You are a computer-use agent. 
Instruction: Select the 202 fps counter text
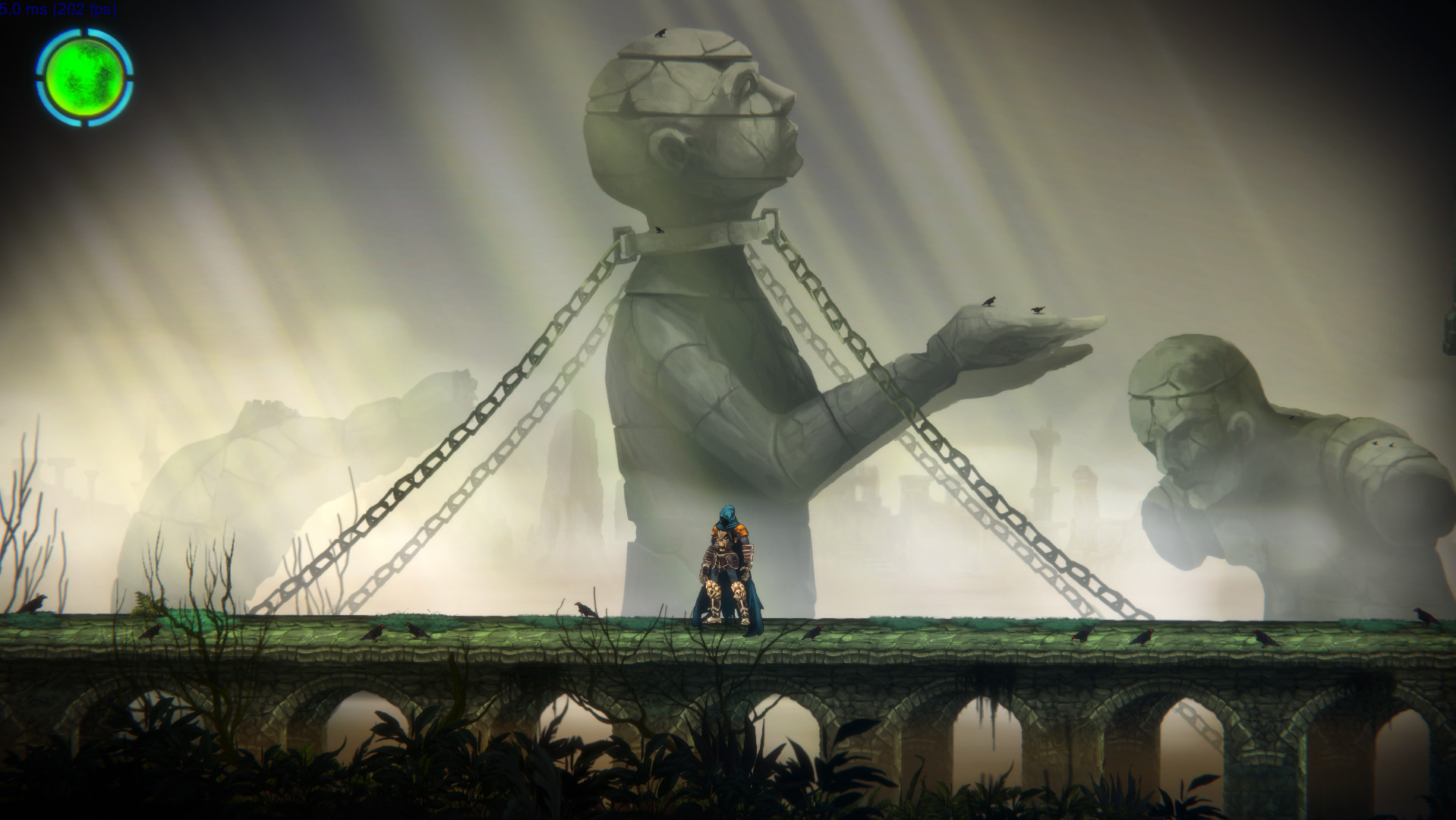click(x=84, y=9)
